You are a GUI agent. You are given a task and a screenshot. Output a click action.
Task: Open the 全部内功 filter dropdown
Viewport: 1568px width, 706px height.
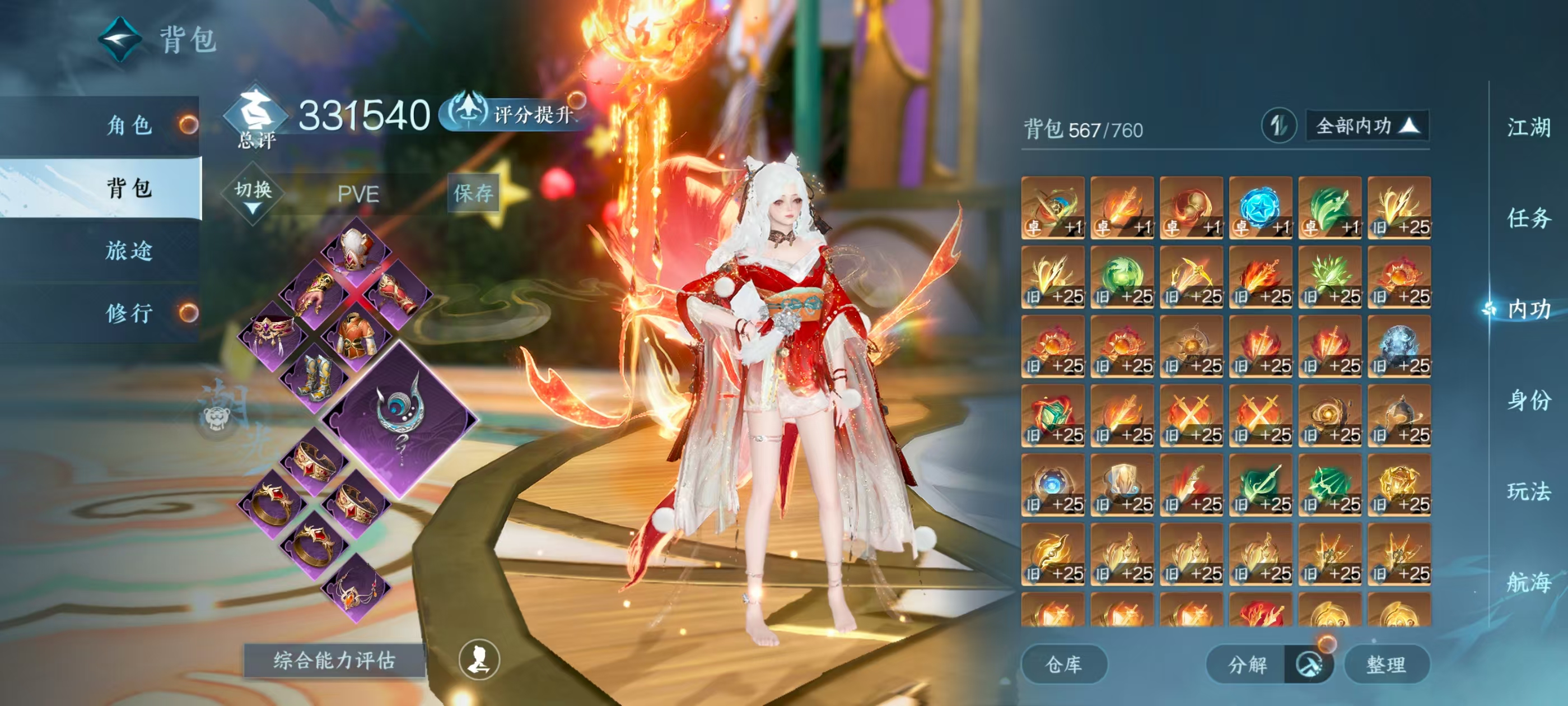(1367, 126)
